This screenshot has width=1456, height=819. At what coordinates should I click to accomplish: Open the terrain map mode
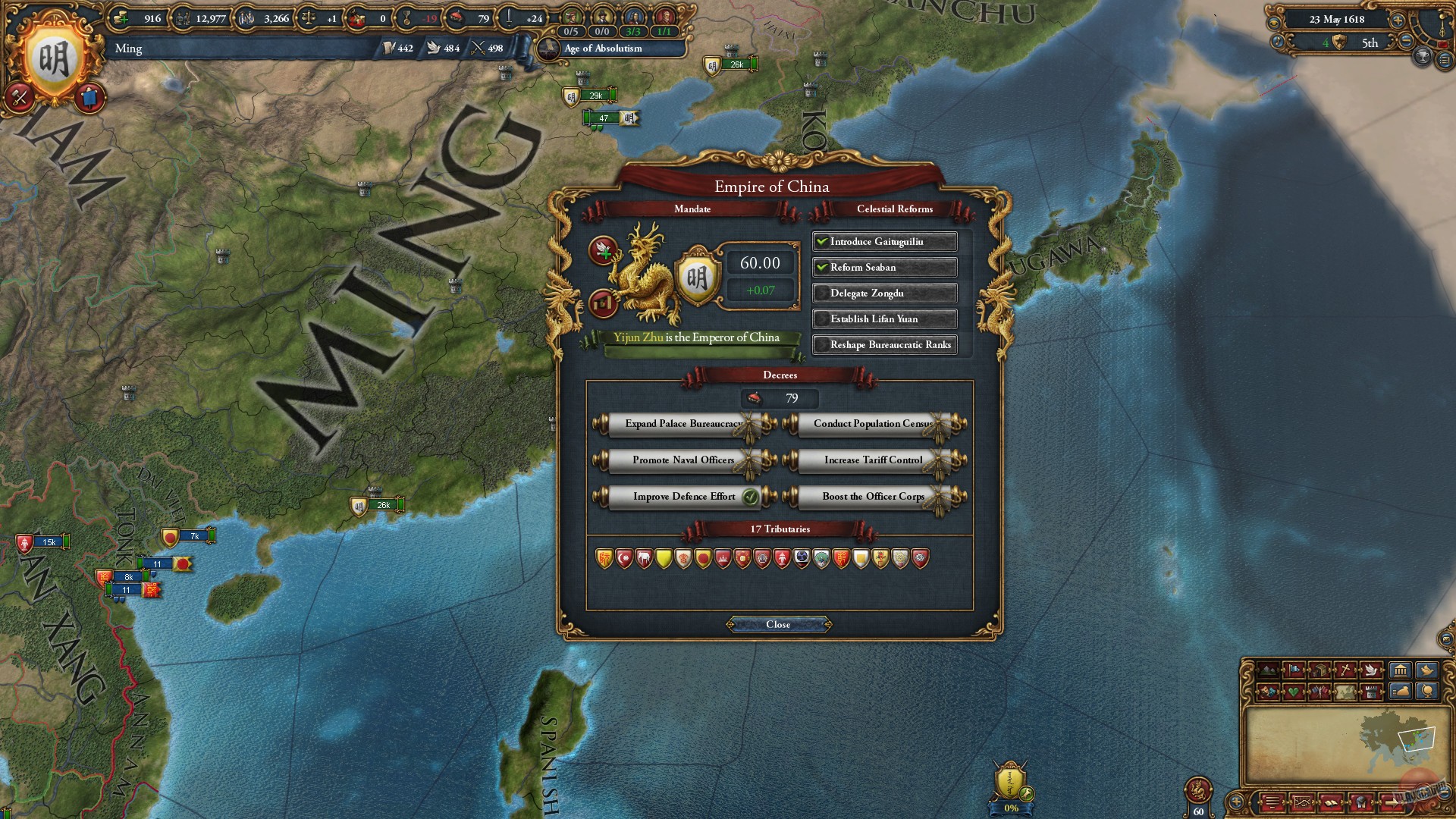pyautogui.click(x=1268, y=670)
